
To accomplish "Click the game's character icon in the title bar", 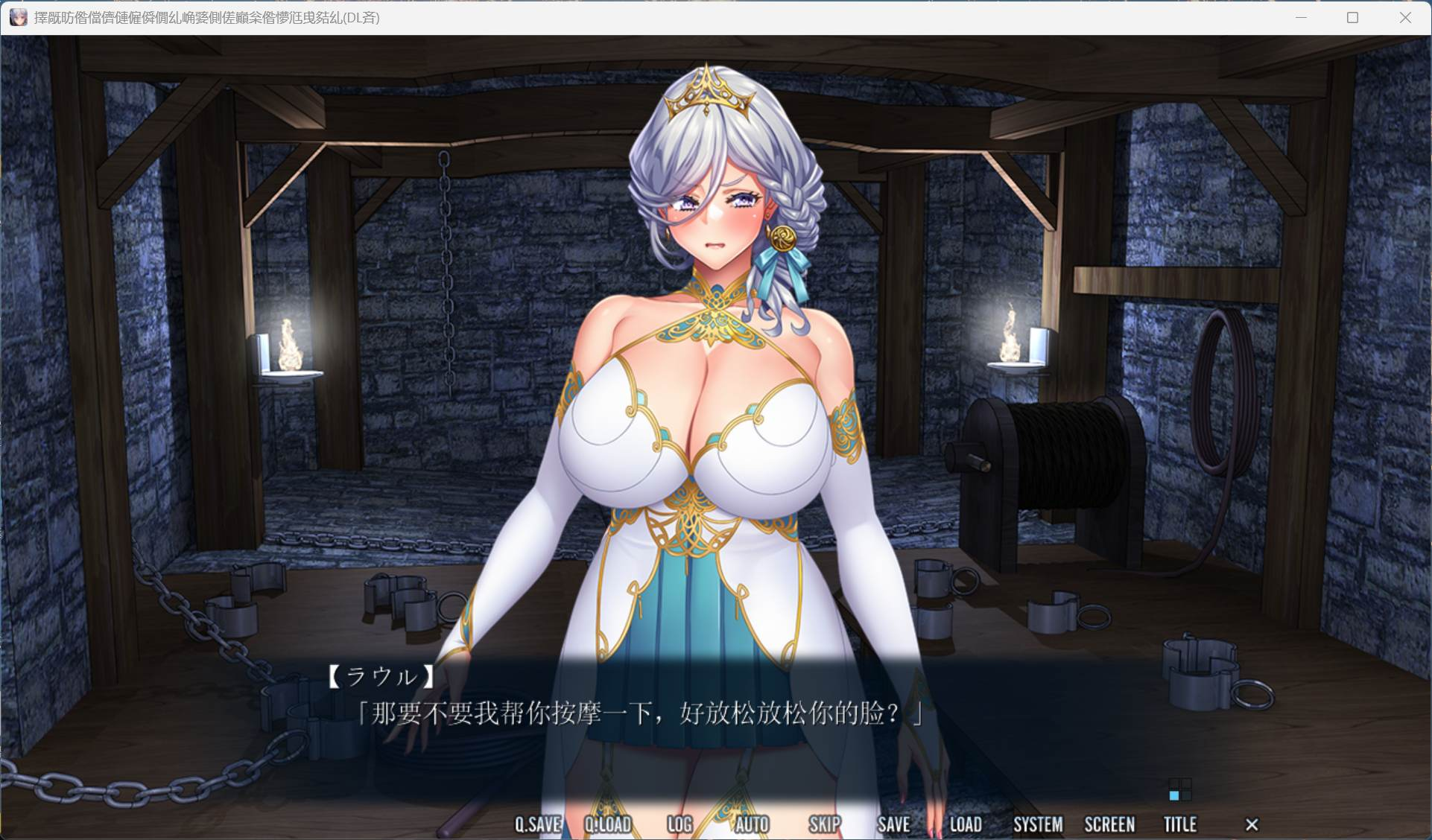I will tap(19, 17).
